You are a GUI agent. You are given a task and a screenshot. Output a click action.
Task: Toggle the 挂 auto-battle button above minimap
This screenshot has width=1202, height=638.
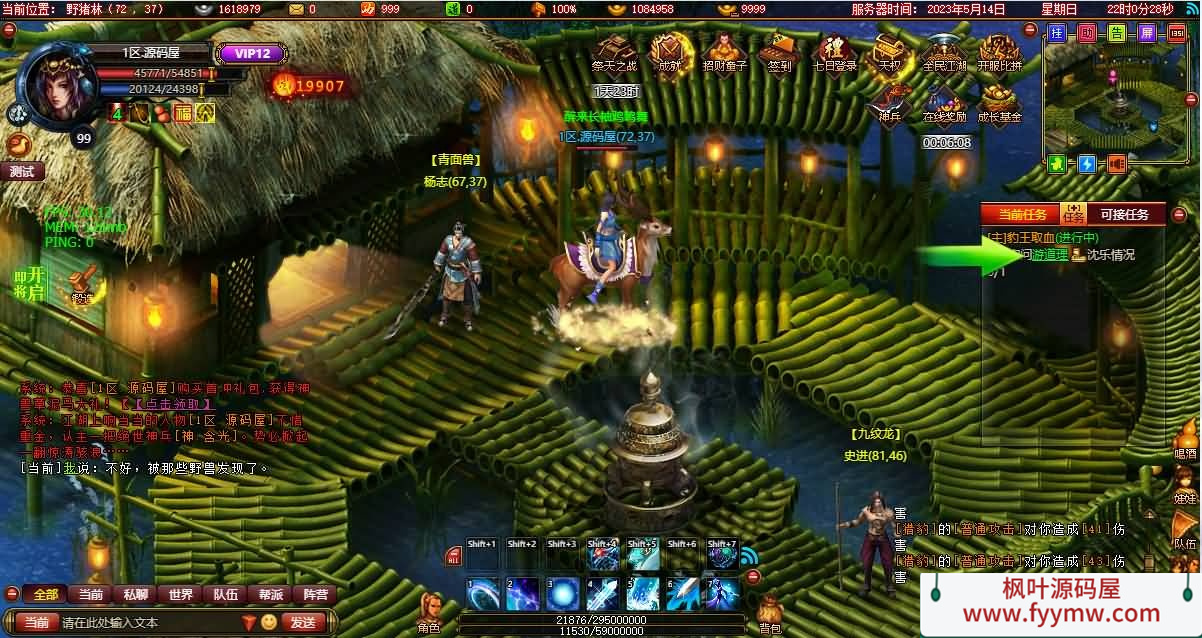(1057, 33)
